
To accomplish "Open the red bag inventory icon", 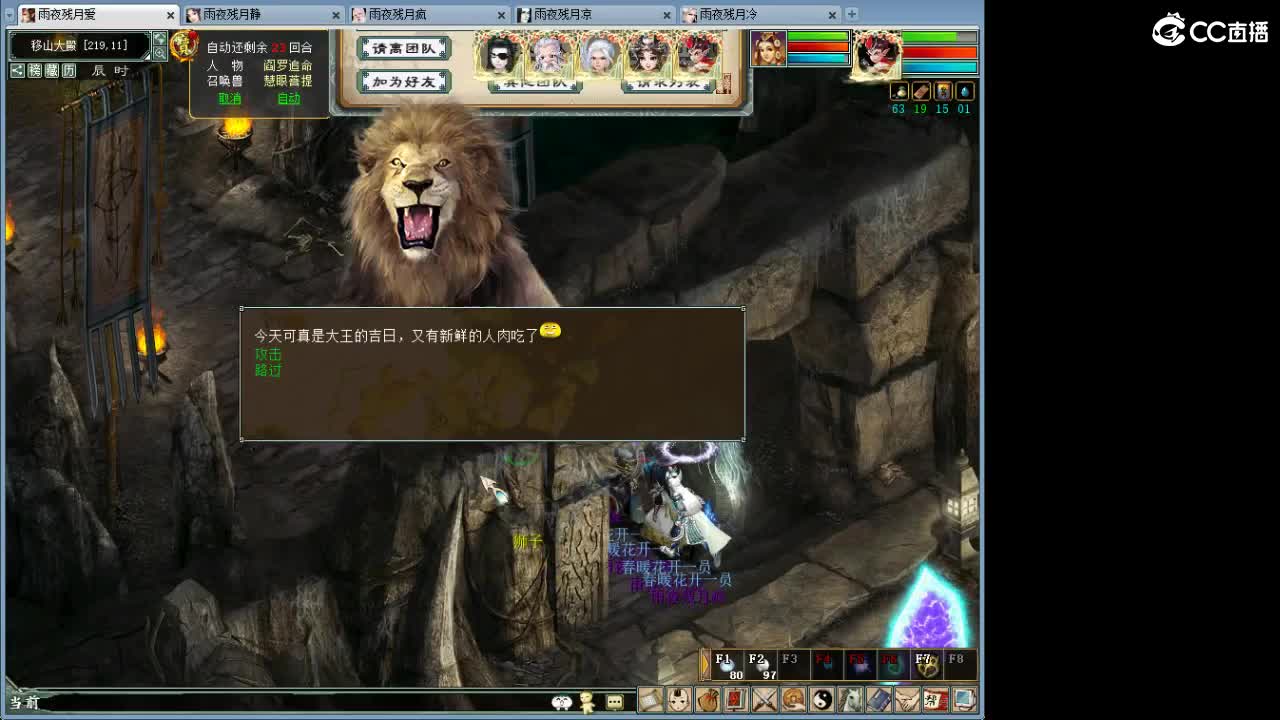I will click(708, 700).
